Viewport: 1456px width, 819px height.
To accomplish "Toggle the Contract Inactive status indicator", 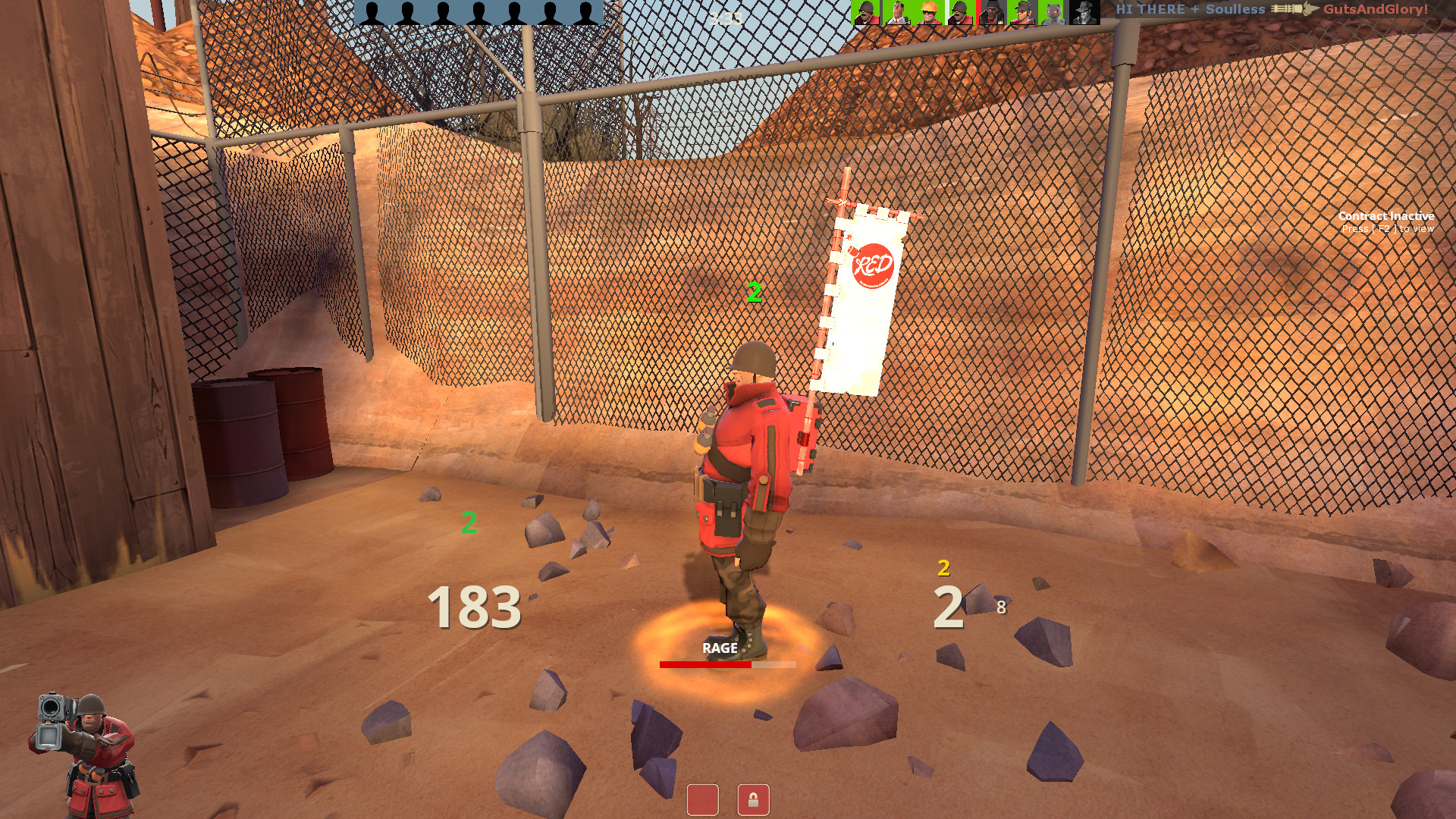I will (1385, 216).
